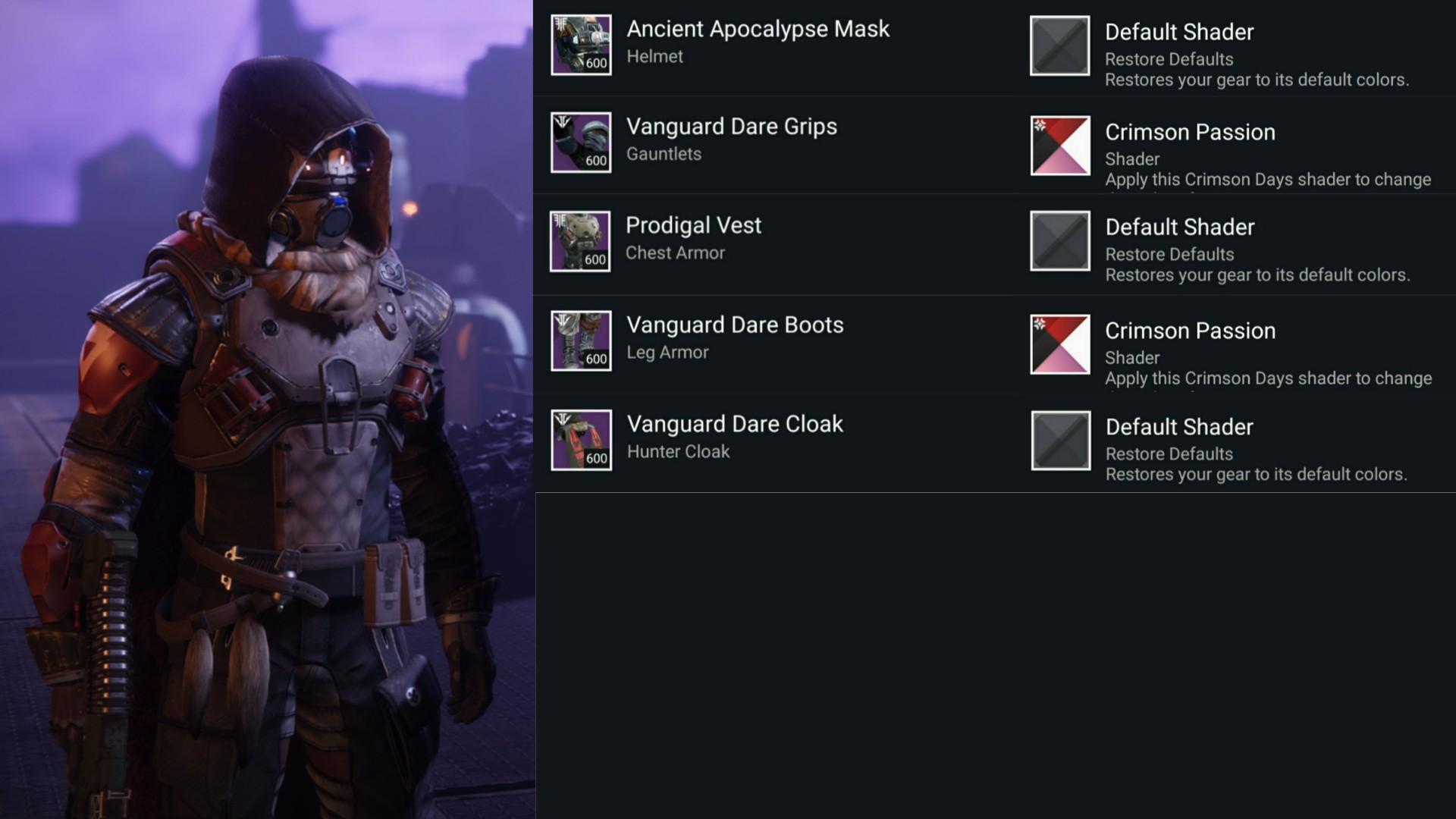This screenshot has height=819, width=1456.
Task: Click the Gauntlets category label
Action: (x=663, y=153)
